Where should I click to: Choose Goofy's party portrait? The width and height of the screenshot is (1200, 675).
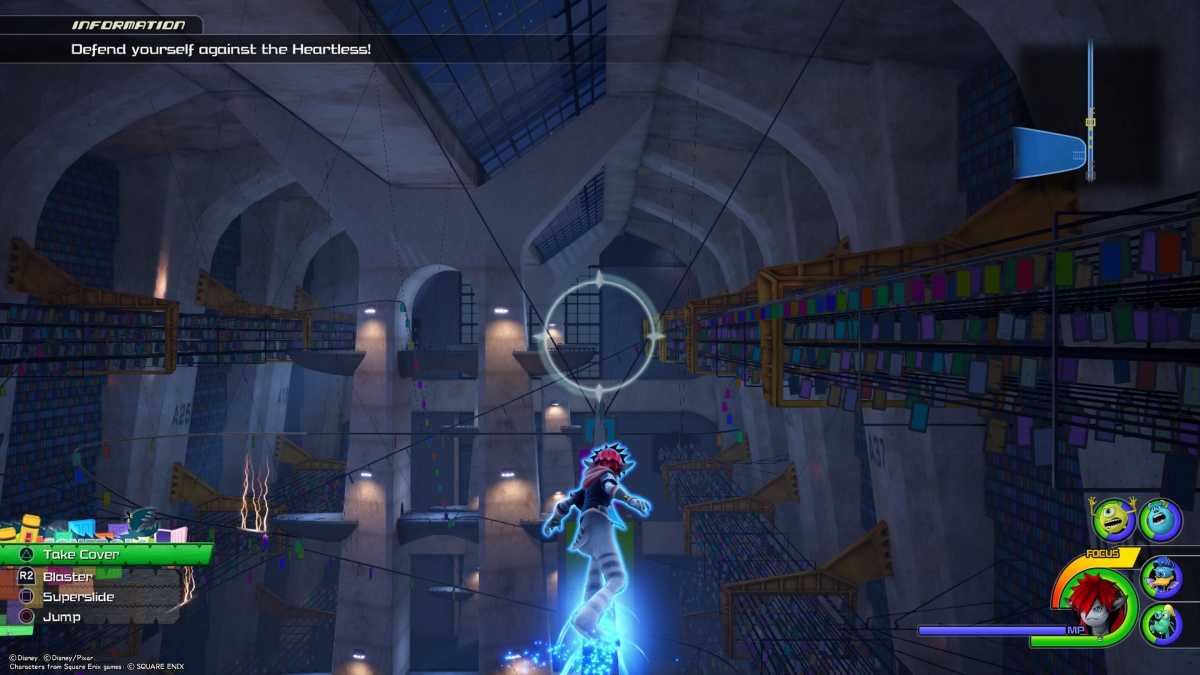pyautogui.click(x=1161, y=624)
